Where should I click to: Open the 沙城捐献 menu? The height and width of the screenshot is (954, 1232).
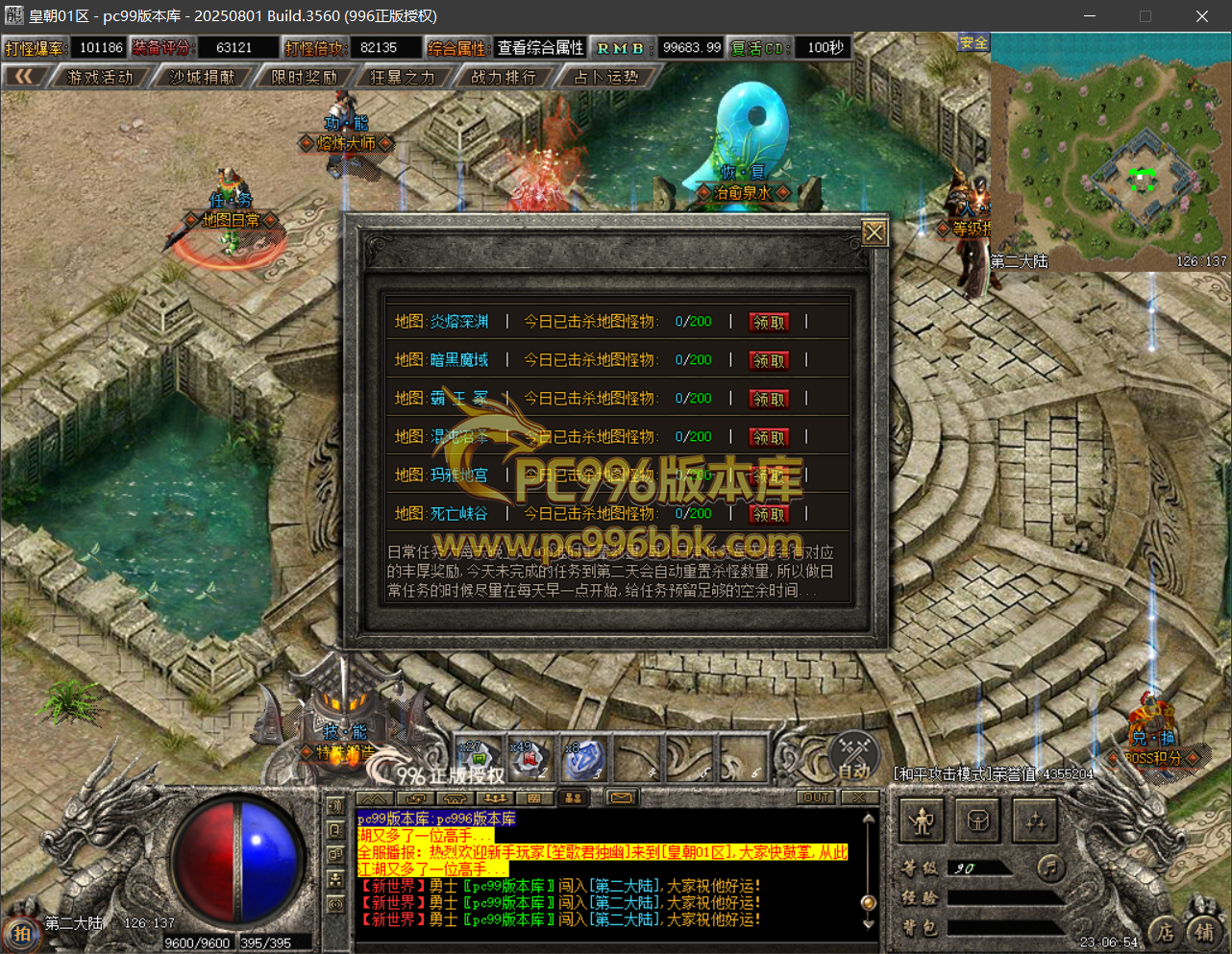pyautogui.click(x=202, y=77)
